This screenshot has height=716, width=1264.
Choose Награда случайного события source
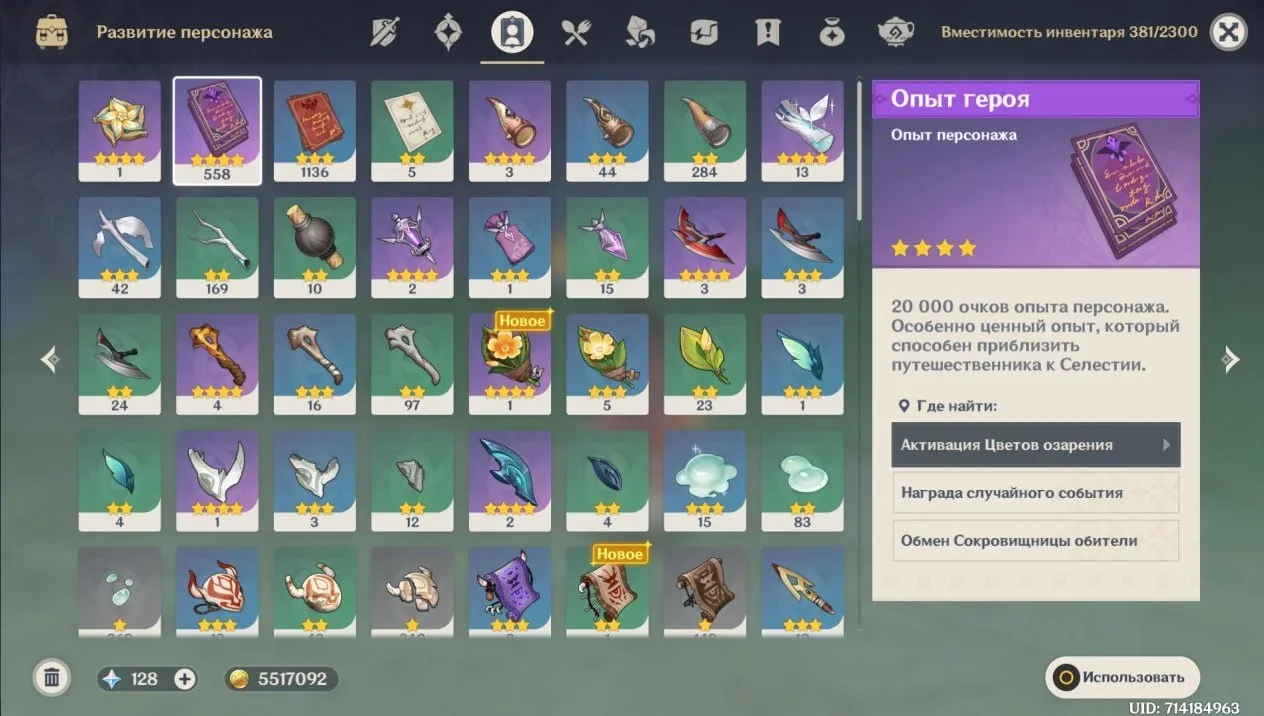tap(1035, 493)
